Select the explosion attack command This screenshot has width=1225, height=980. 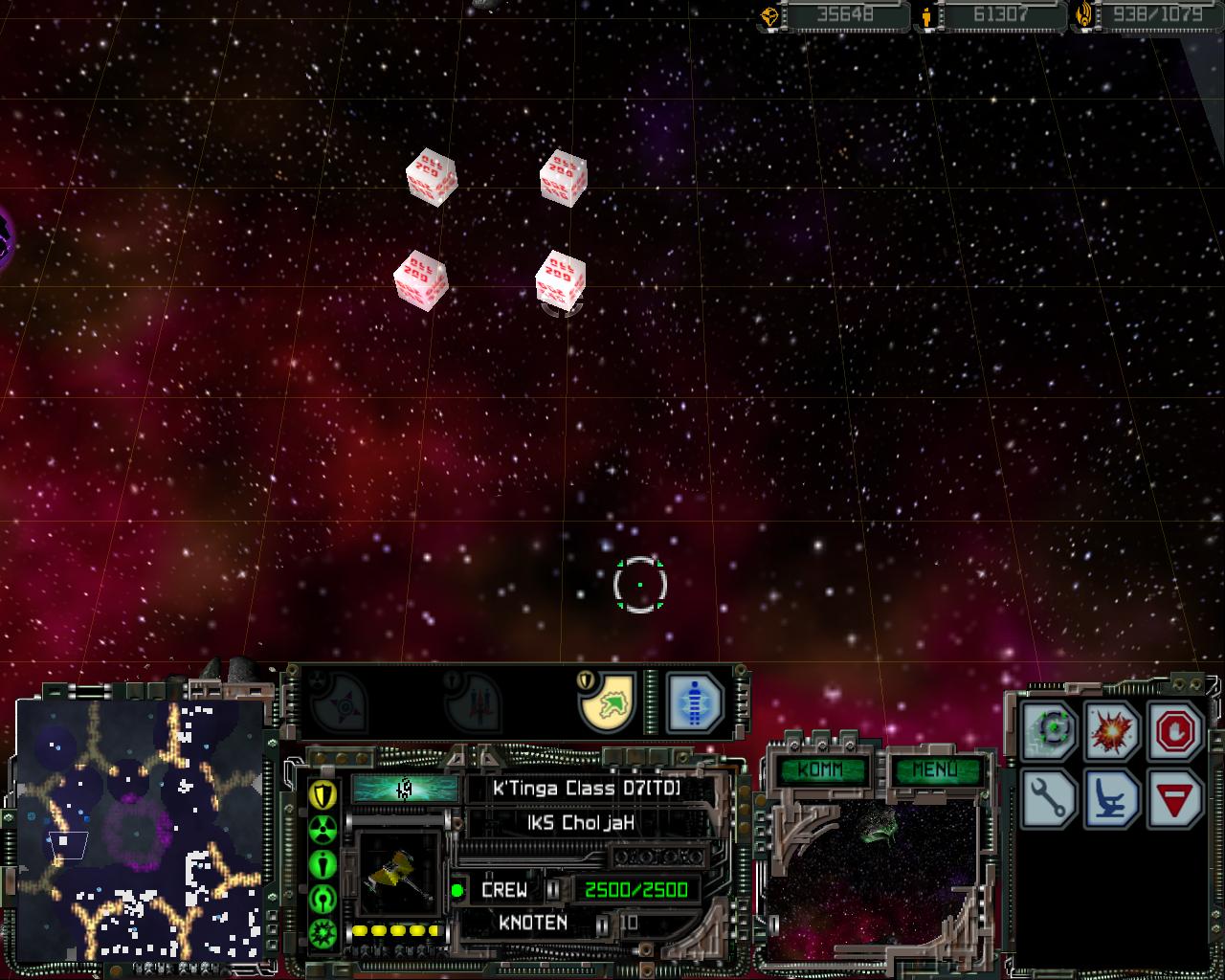[1113, 731]
